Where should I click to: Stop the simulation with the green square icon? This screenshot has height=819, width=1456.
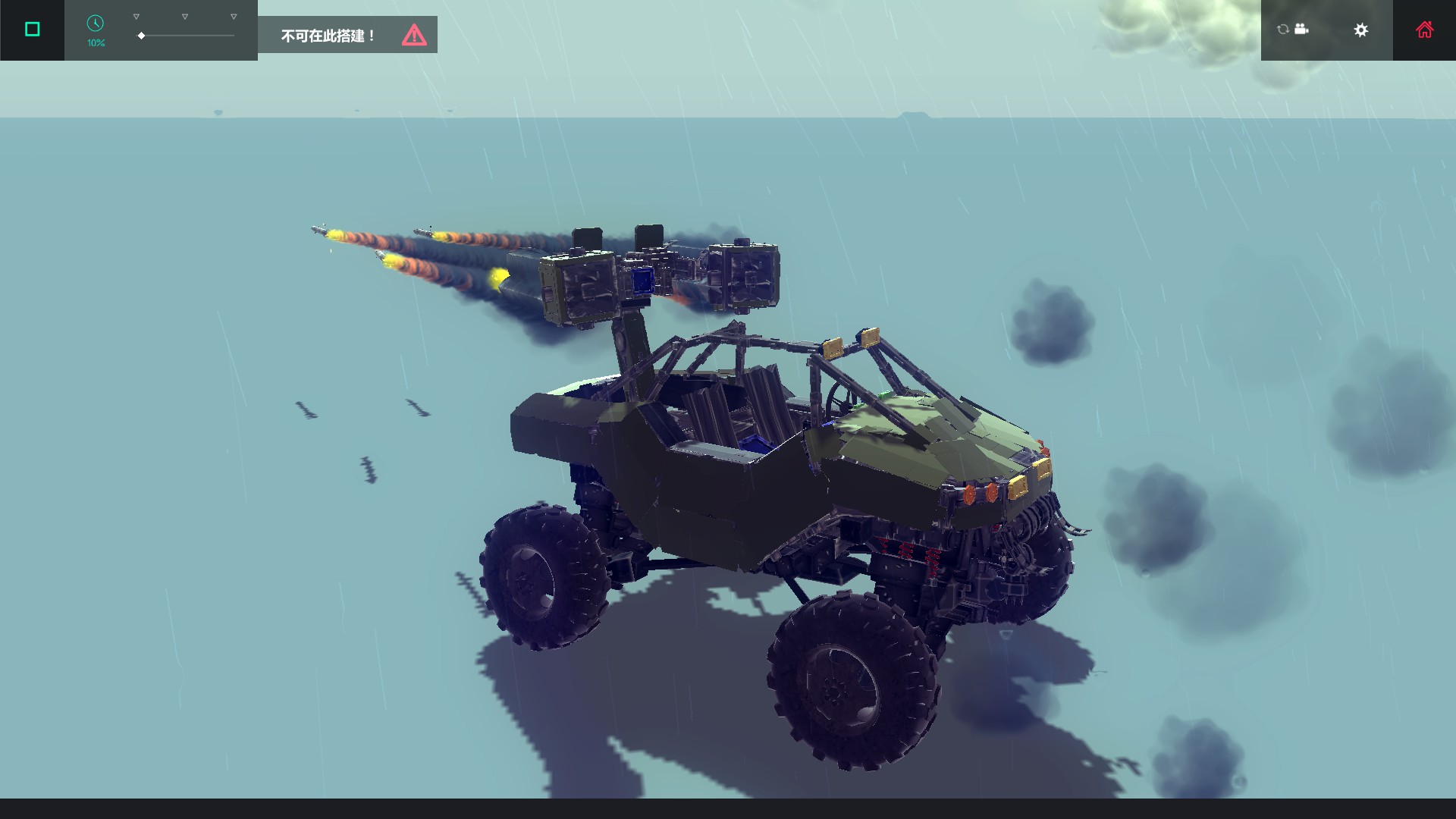coord(31,28)
